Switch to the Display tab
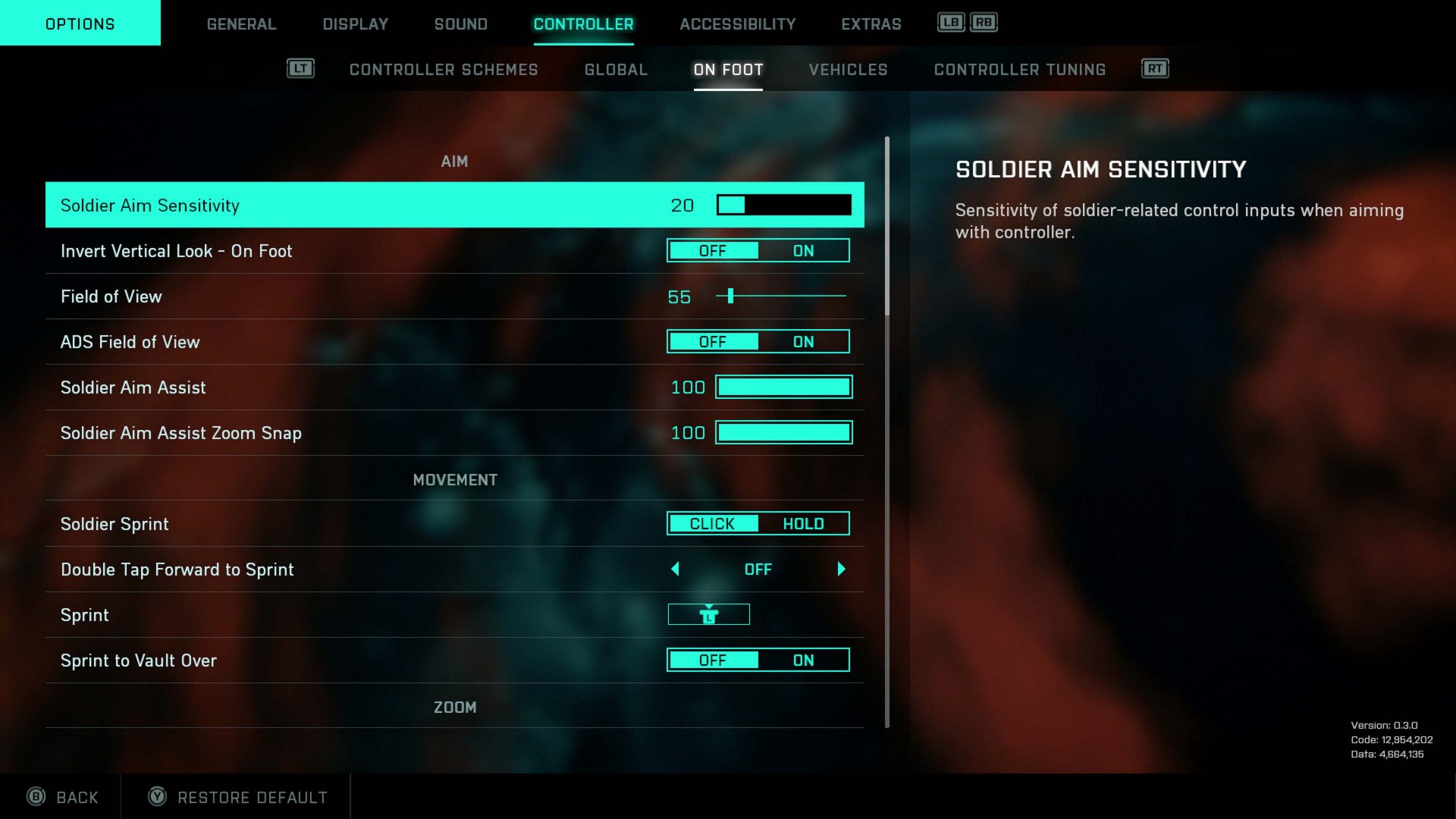Viewport: 1456px width, 819px height. [355, 24]
